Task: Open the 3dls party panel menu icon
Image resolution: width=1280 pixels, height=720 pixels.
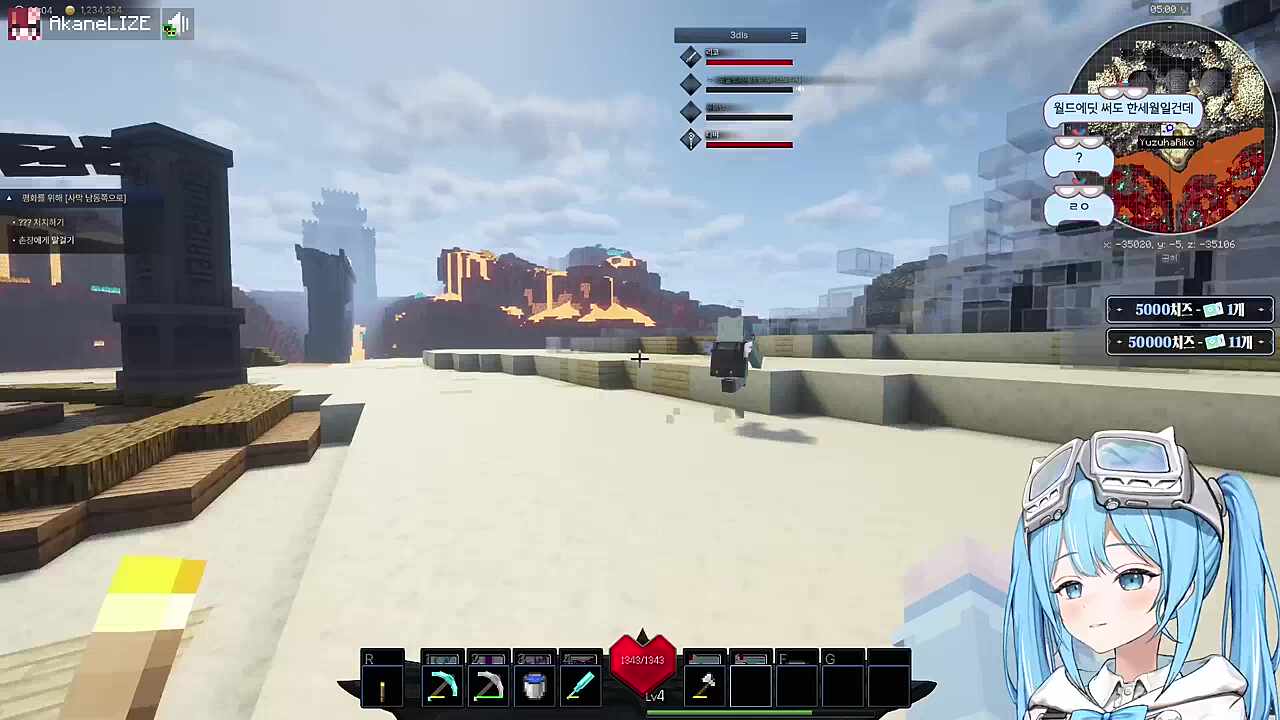Action: pyautogui.click(x=795, y=36)
